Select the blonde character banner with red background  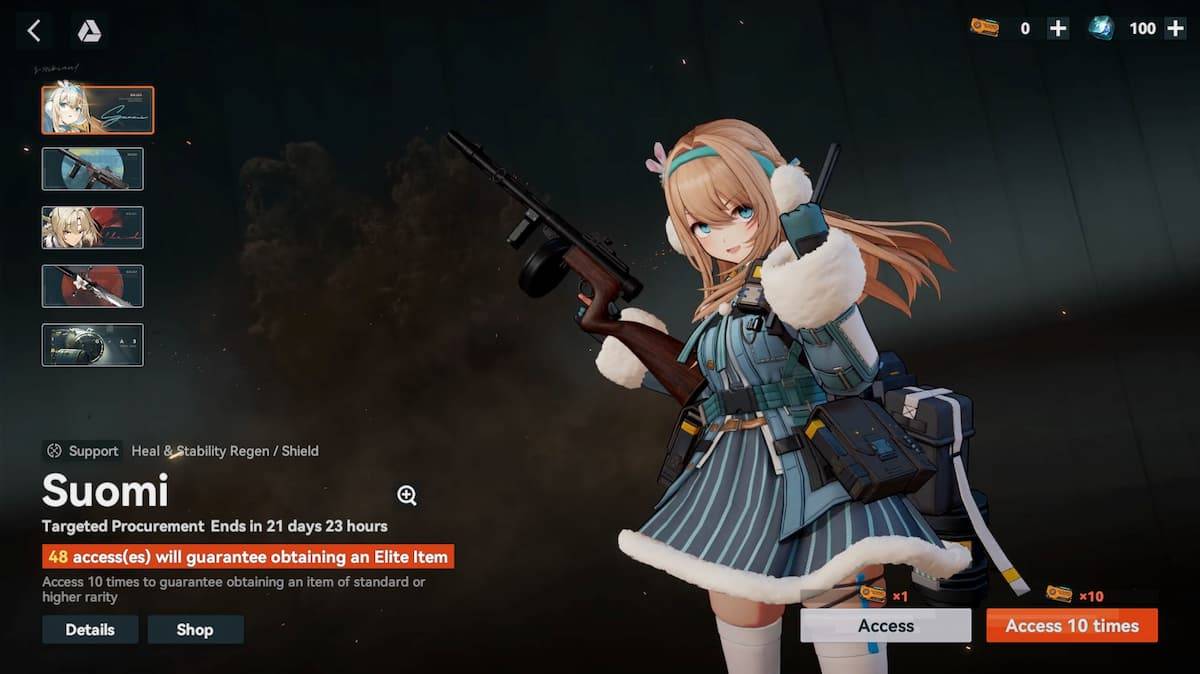tap(93, 227)
